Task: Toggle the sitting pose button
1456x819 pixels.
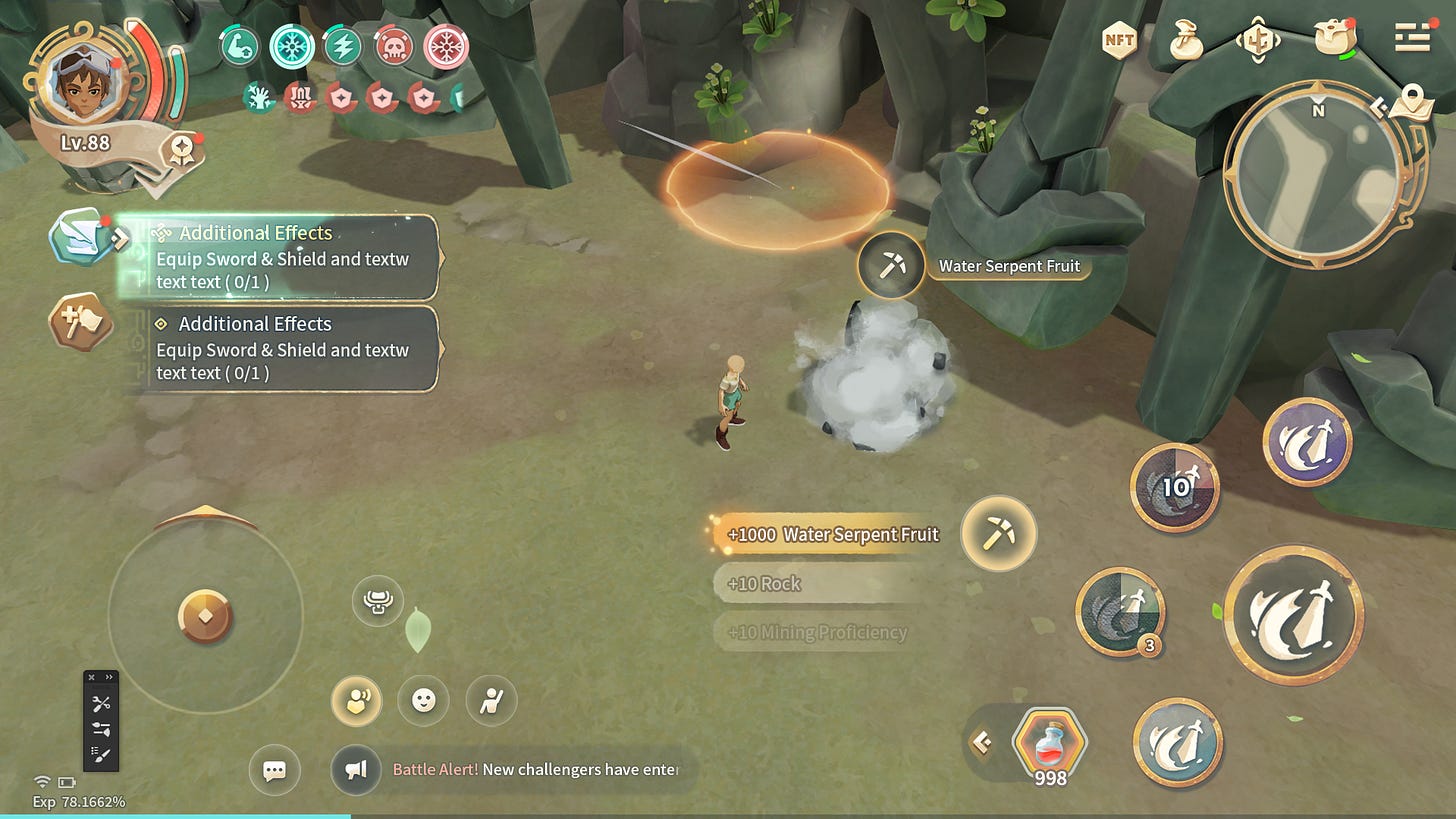Action: [x=491, y=701]
